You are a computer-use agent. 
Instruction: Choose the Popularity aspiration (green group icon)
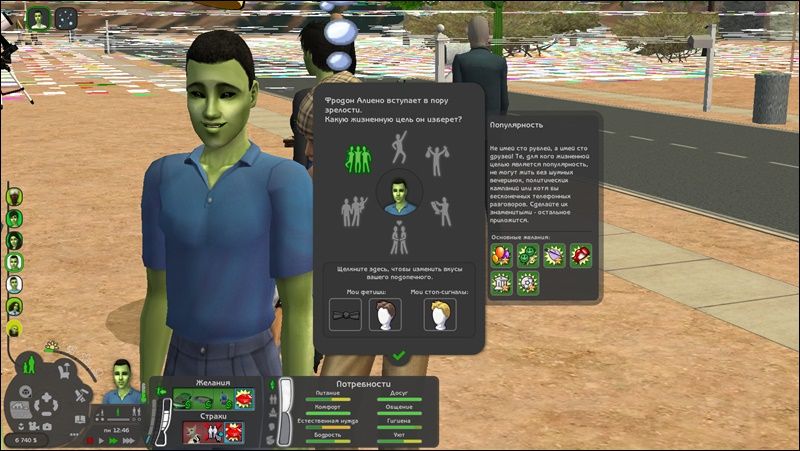pyautogui.click(x=358, y=157)
